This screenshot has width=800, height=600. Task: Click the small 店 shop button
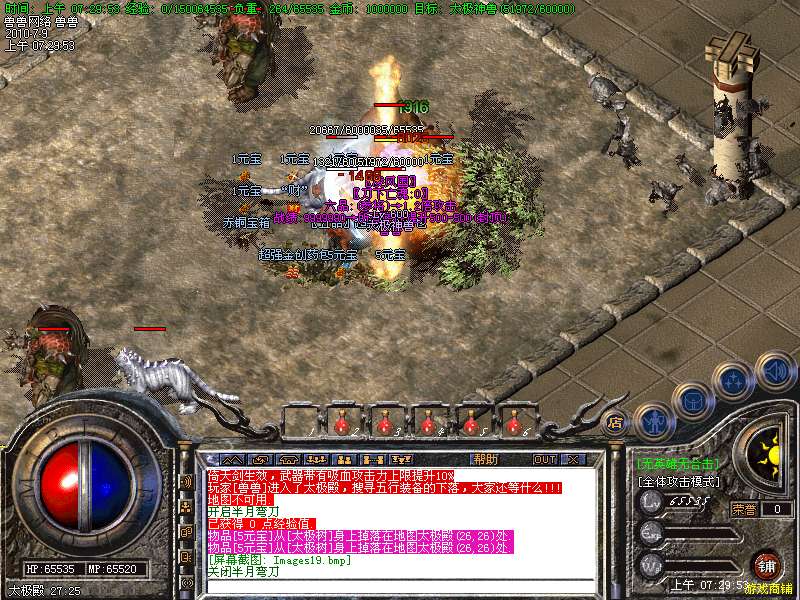(616, 422)
